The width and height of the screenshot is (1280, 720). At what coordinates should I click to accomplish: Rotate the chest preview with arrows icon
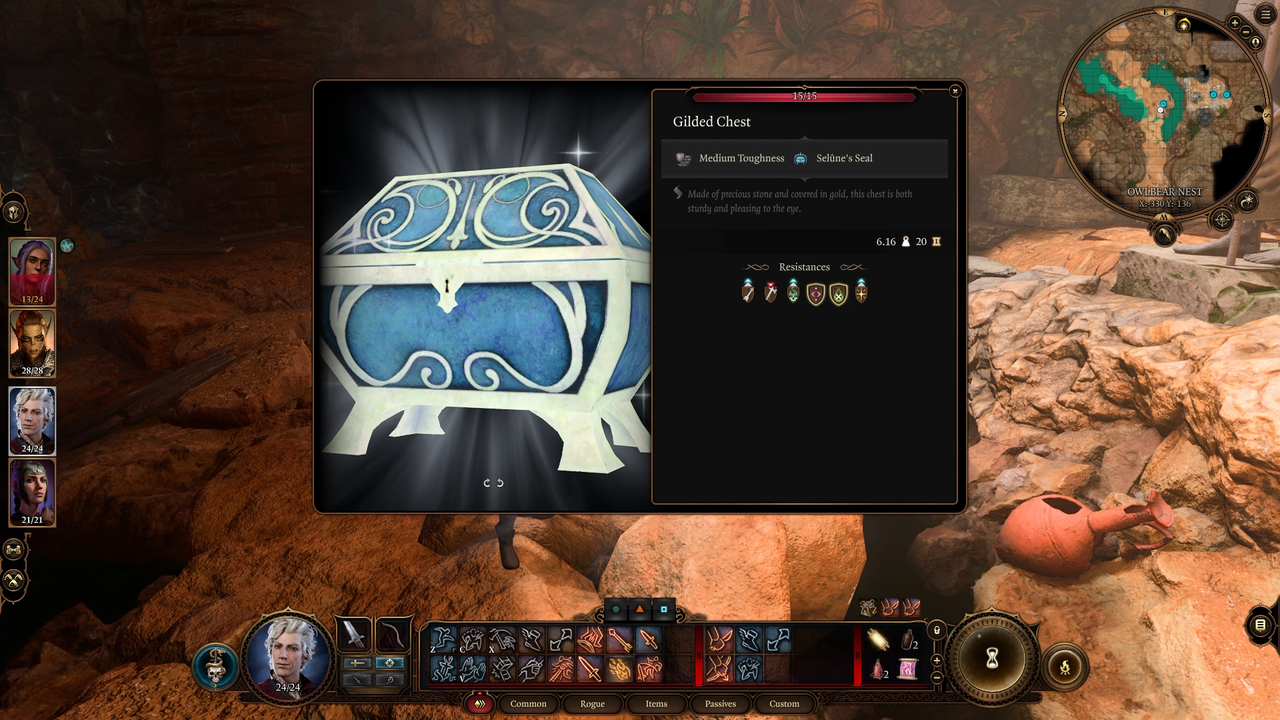pyautogui.click(x=493, y=483)
